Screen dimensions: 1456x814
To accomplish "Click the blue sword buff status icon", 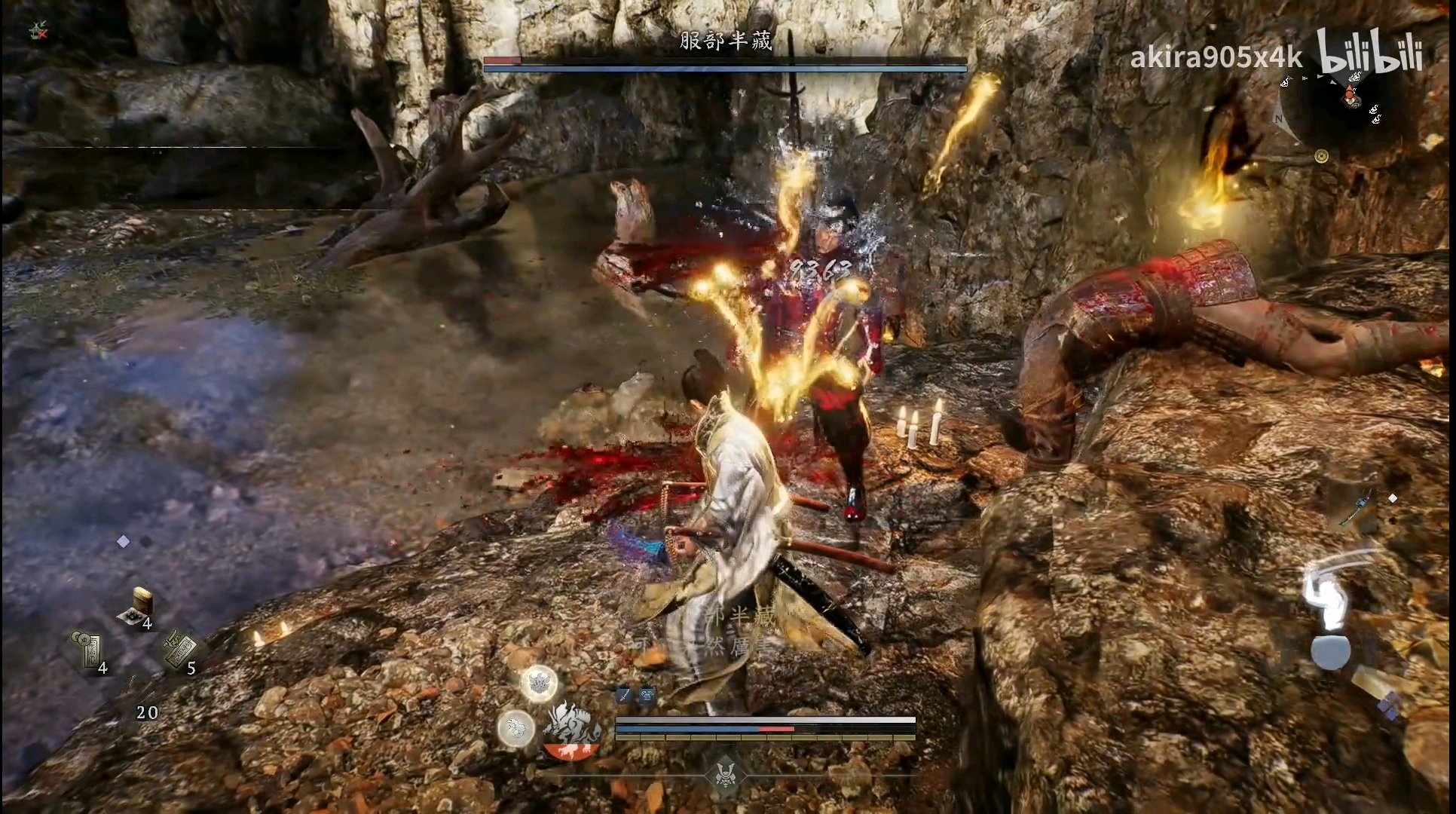I will click(624, 696).
